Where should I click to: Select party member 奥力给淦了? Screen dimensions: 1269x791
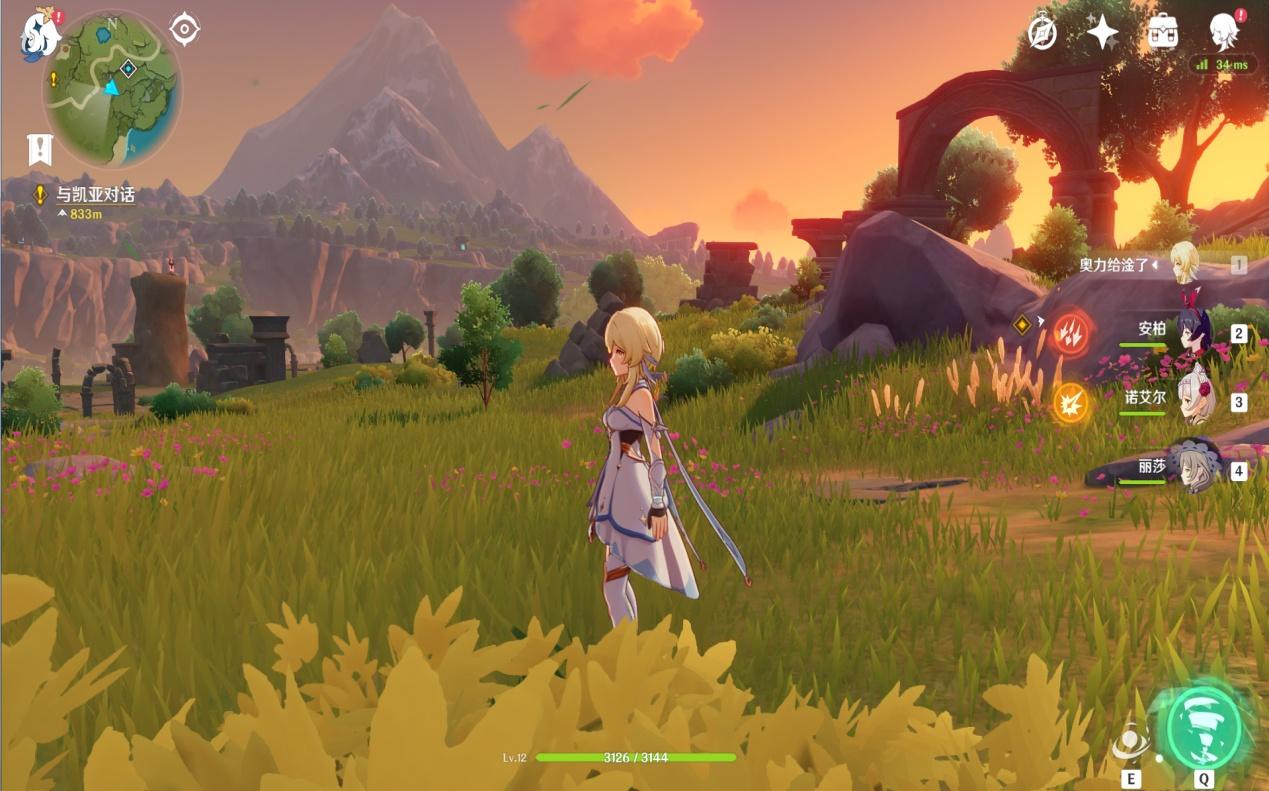(x=1185, y=264)
